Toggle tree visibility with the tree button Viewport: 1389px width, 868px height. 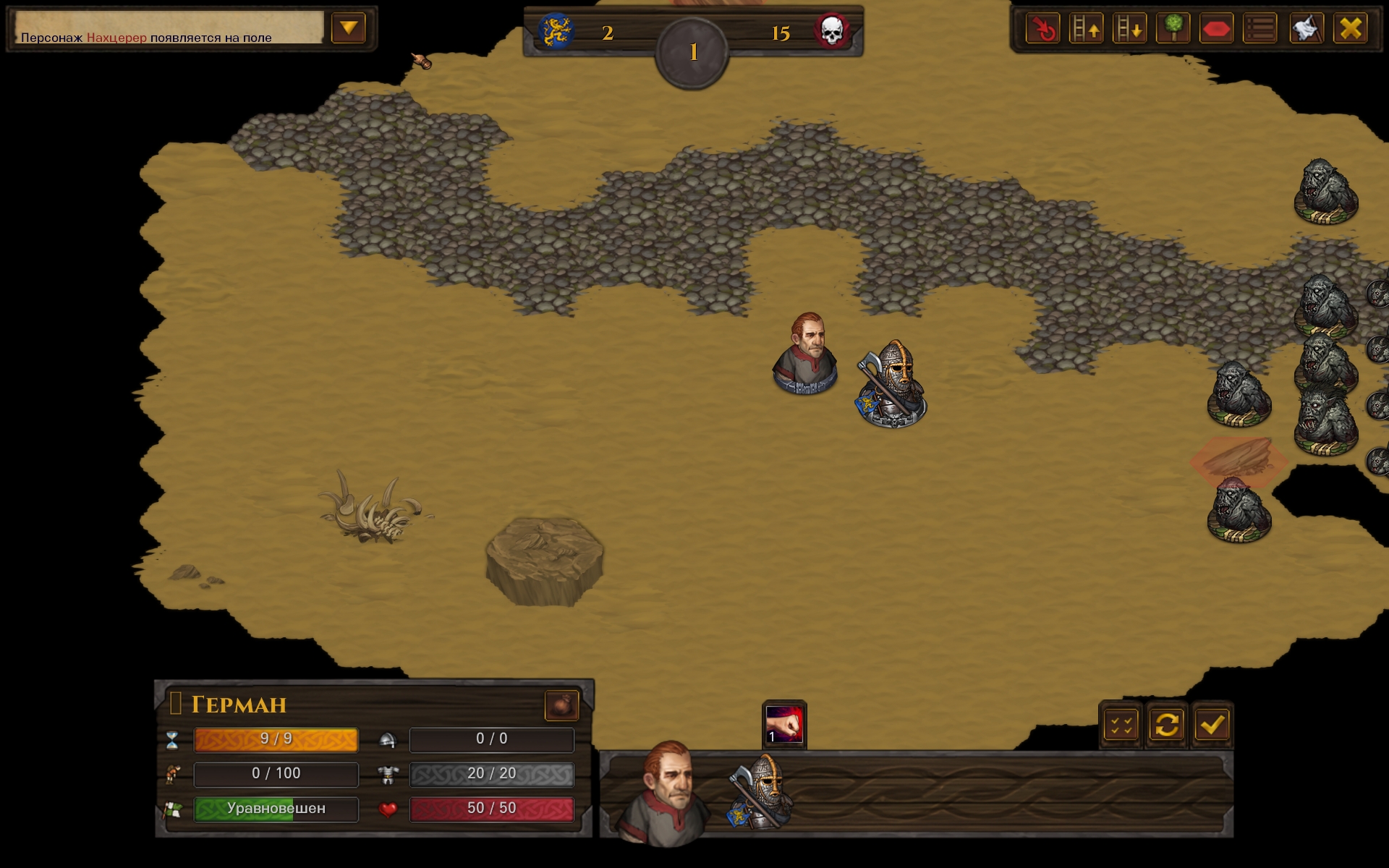coord(1173,29)
